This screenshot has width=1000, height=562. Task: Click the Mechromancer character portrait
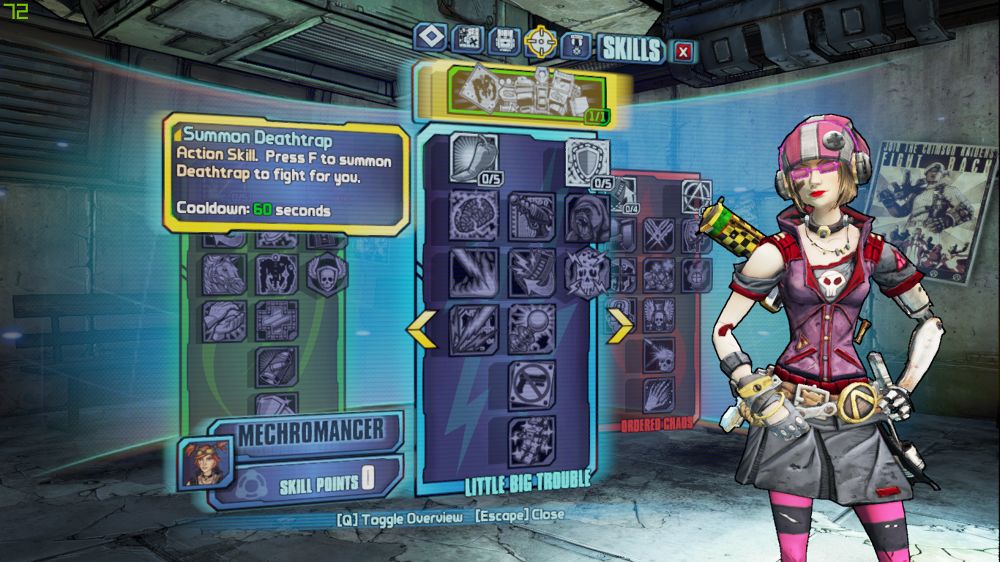point(206,462)
